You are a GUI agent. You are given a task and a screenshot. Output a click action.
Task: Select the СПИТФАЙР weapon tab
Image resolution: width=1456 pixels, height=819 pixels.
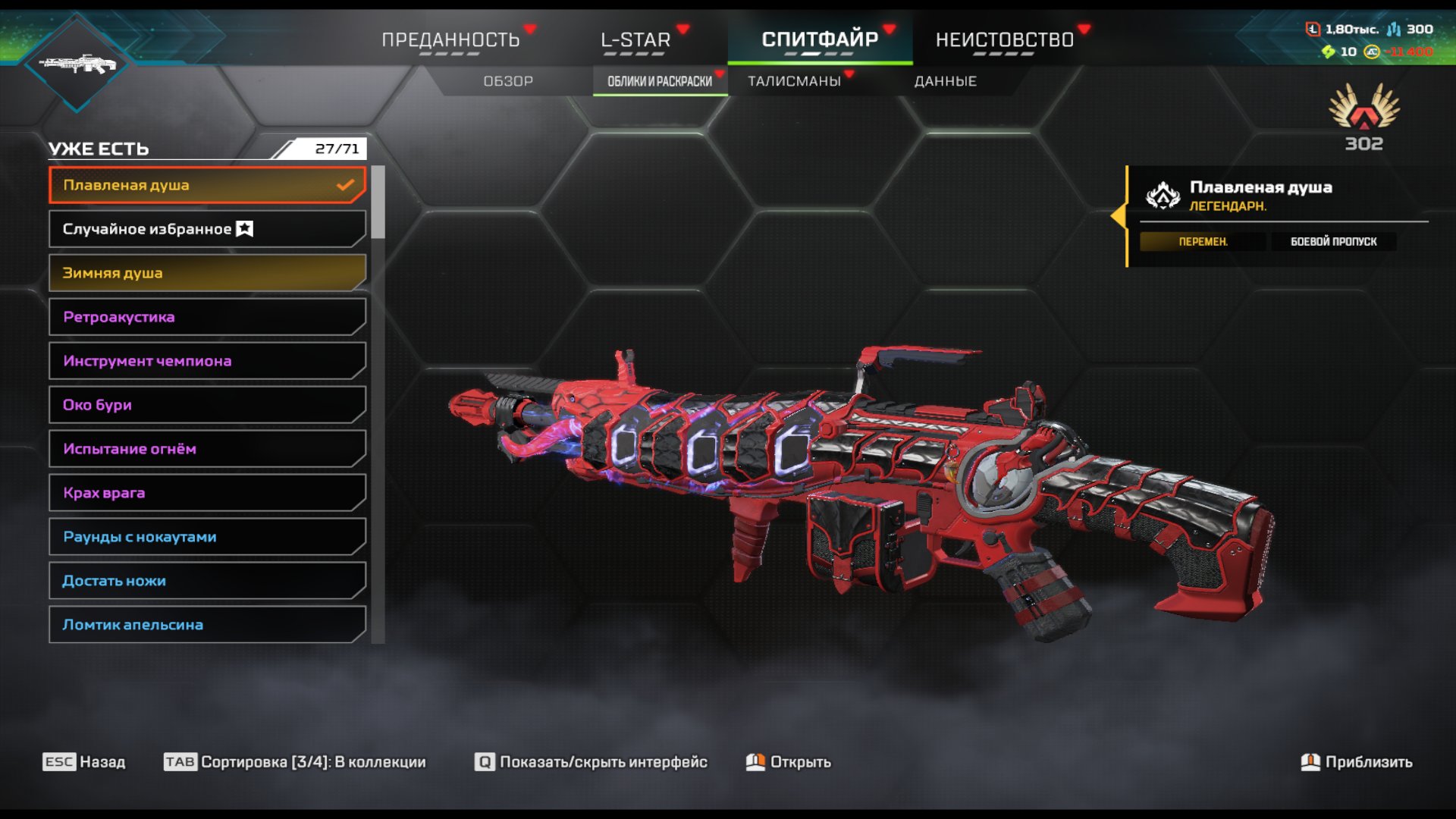click(x=820, y=39)
